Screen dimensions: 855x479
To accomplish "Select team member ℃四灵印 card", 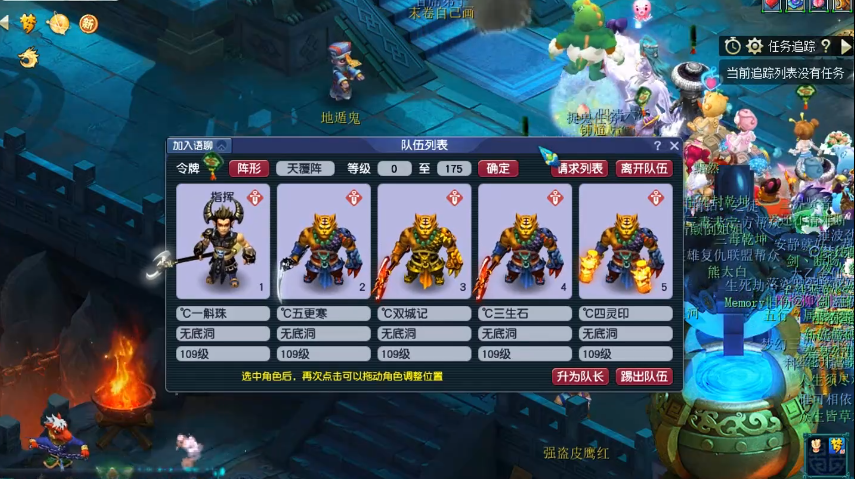I will (x=625, y=241).
